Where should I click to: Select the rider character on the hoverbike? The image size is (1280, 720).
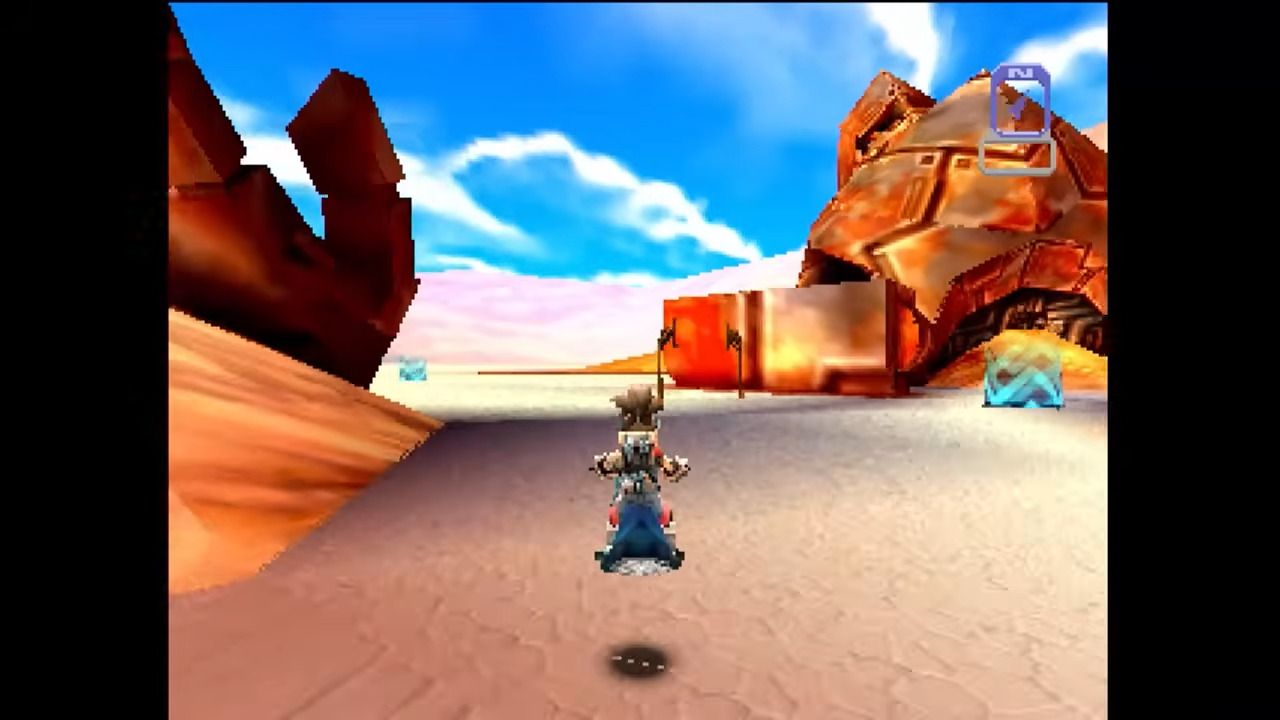(640, 450)
